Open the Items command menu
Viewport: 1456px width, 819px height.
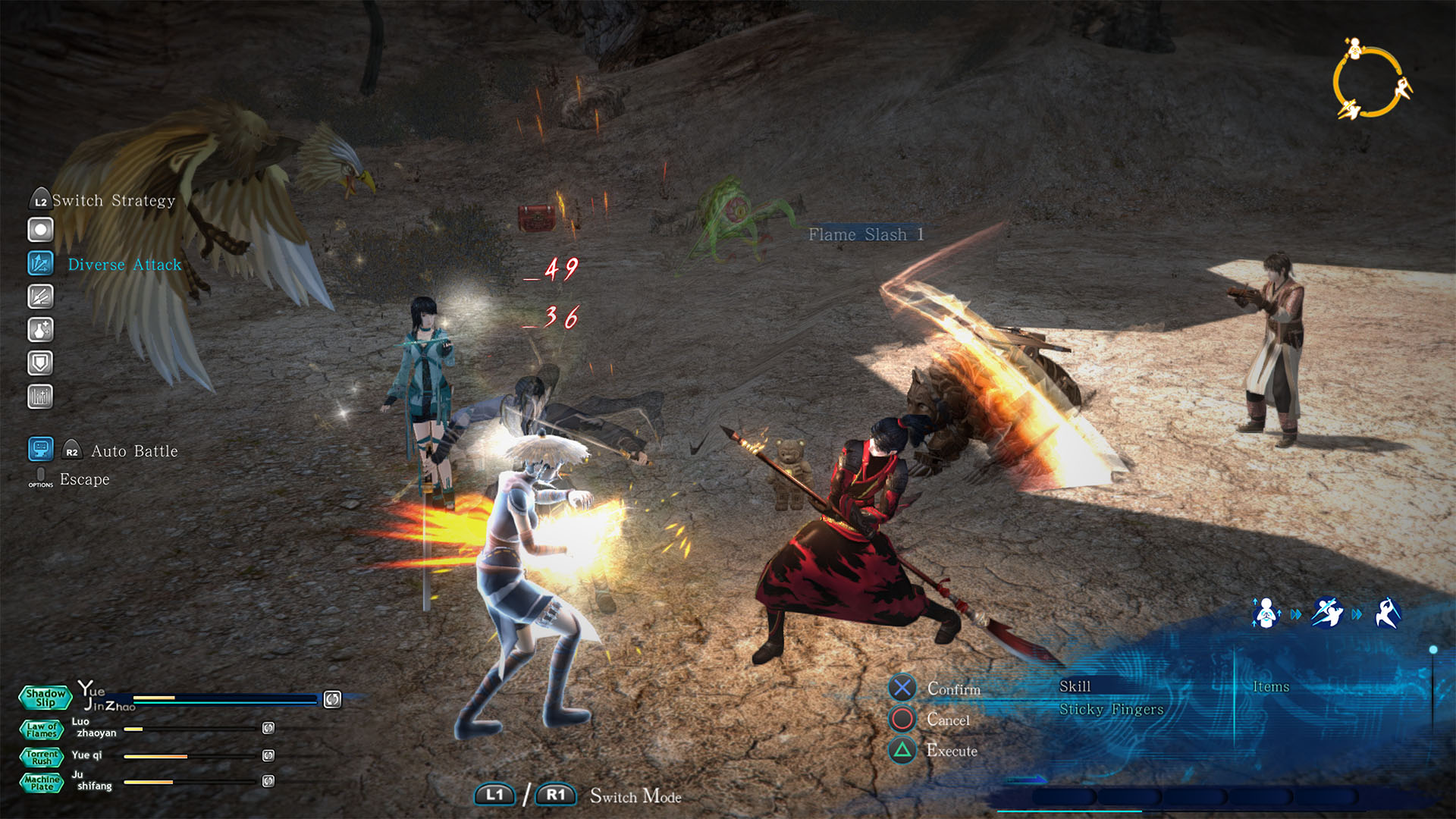pos(1270,686)
